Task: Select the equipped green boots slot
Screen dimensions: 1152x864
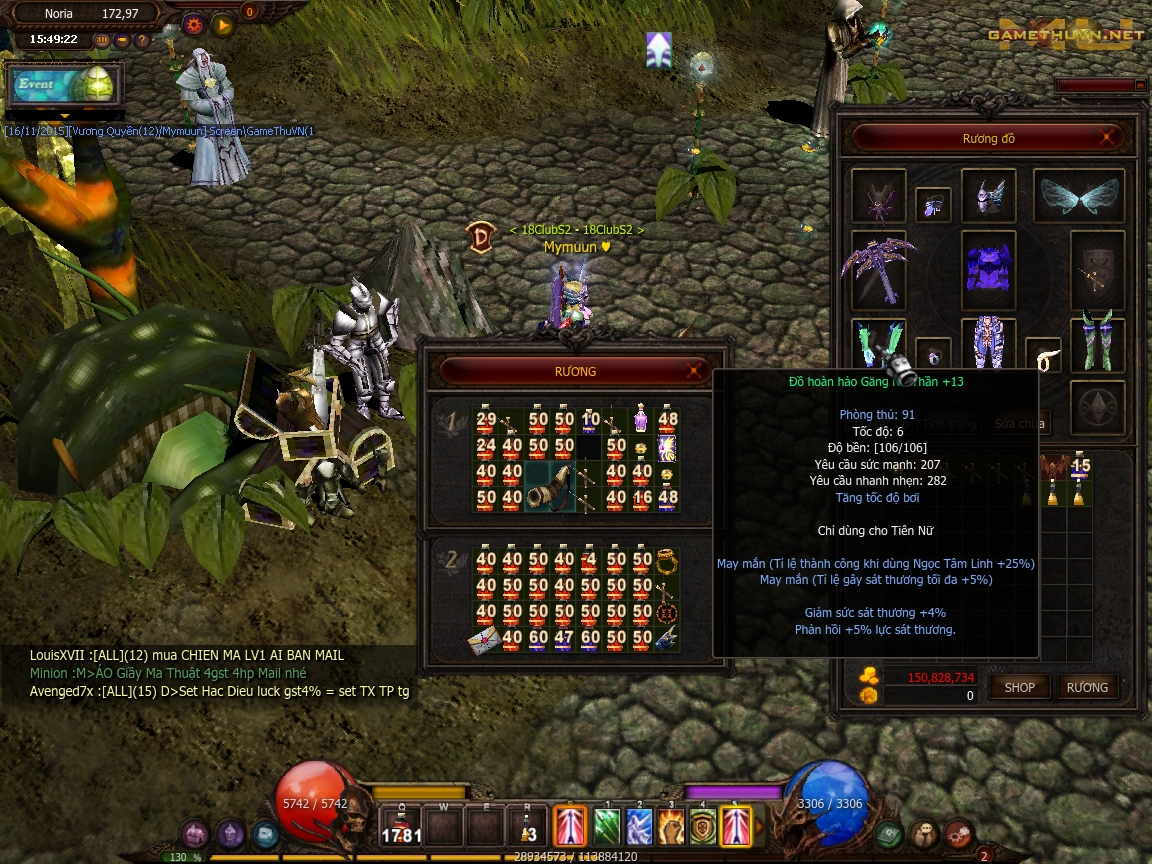Action: point(1097,343)
